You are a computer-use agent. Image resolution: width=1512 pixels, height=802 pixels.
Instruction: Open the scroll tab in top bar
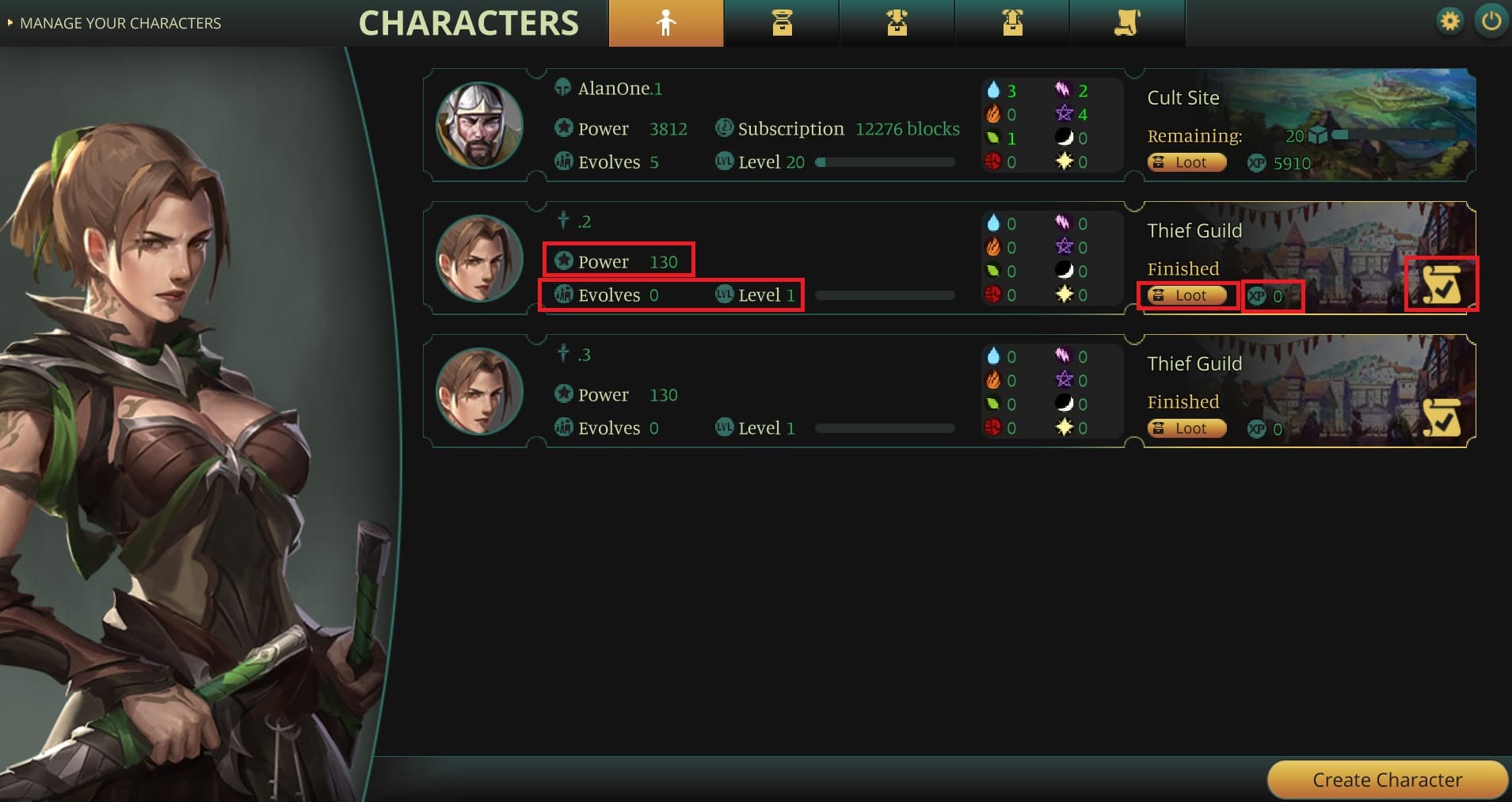[1127, 23]
